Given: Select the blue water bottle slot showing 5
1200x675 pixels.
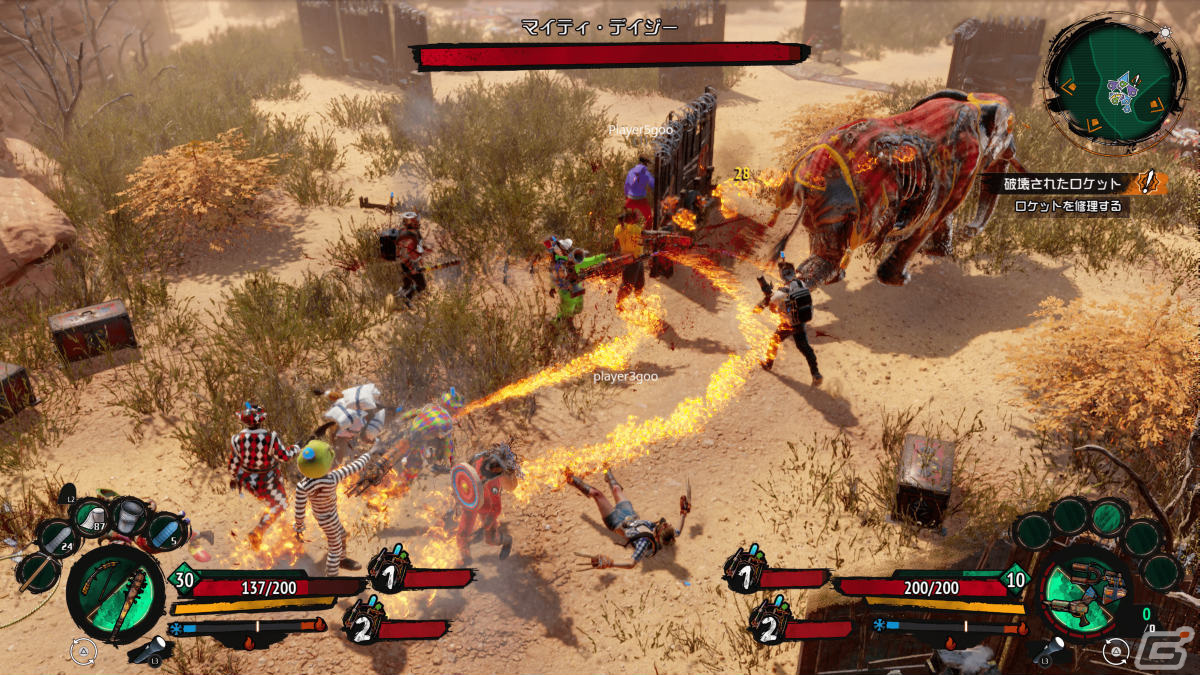Looking at the screenshot, I should tap(164, 531).
